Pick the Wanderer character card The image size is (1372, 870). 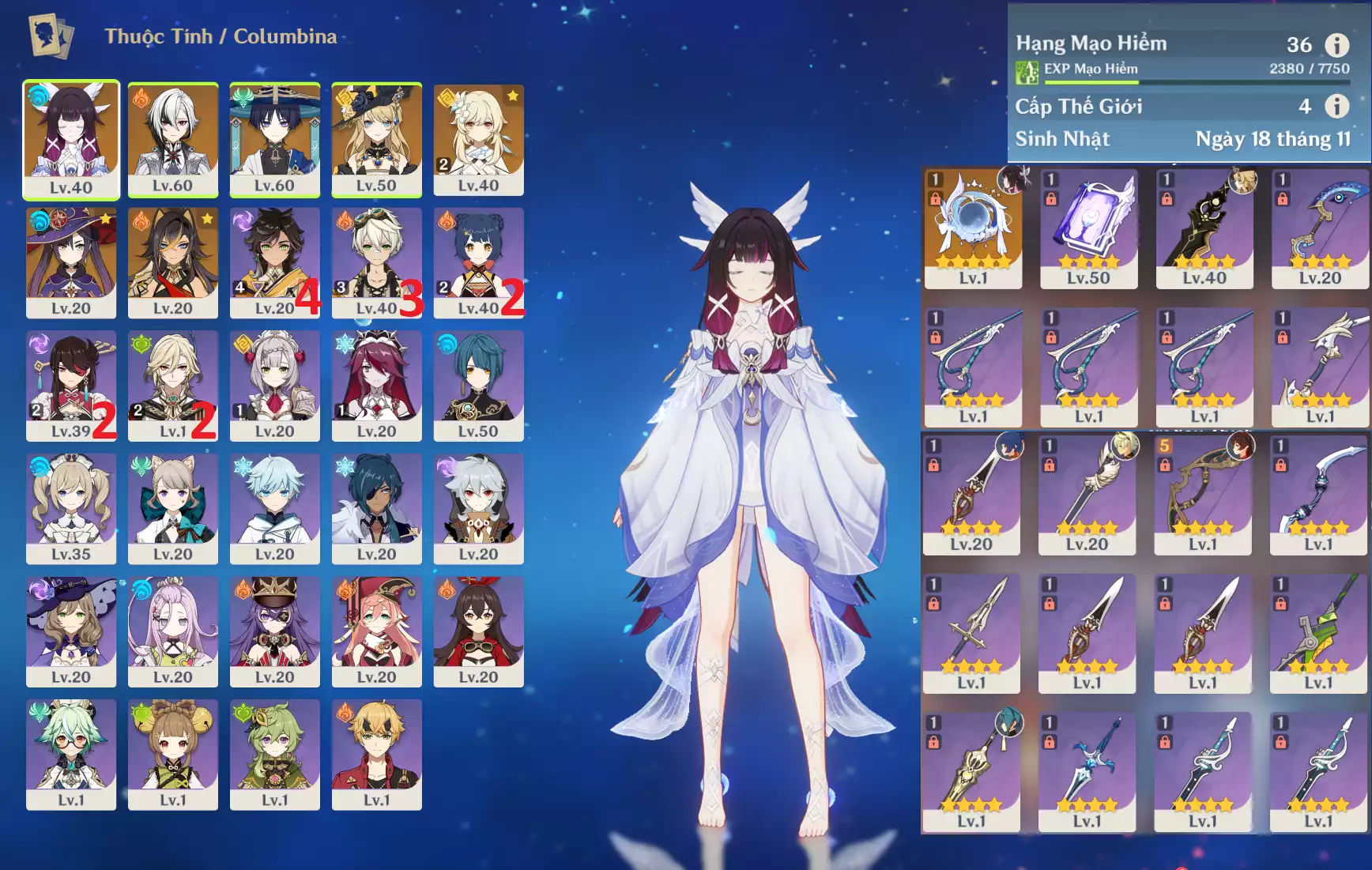(274, 139)
